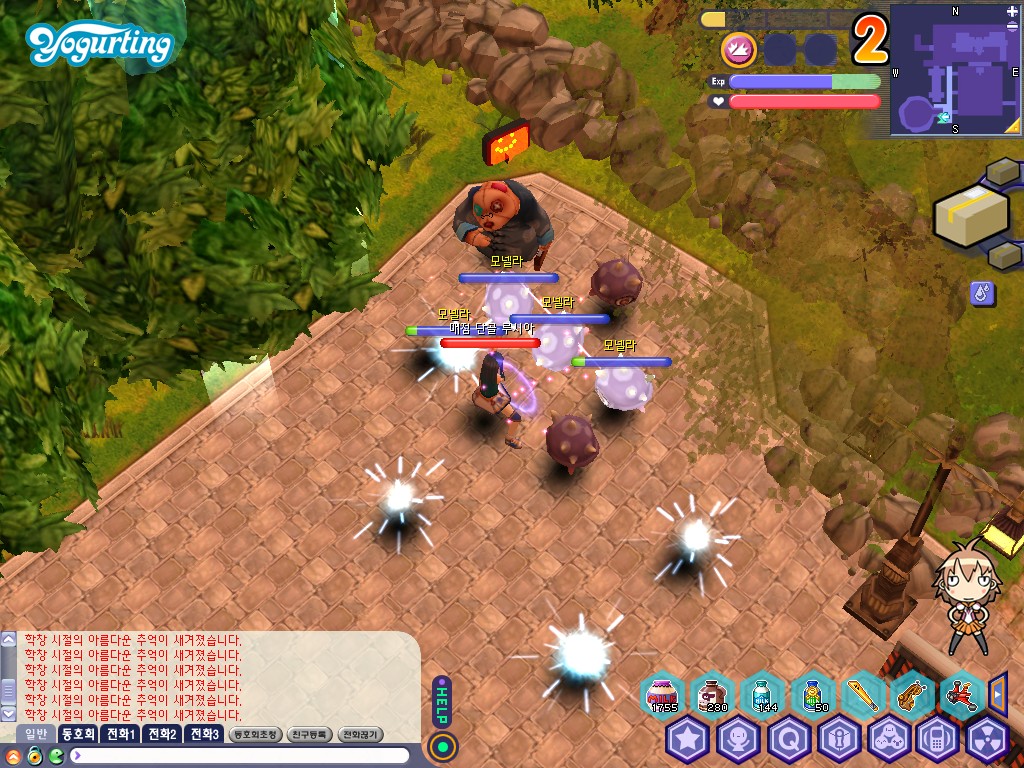The width and height of the screenshot is (1024, 768).
Task: Switch to the 동호회 chat tab
Action: [78, 734]
